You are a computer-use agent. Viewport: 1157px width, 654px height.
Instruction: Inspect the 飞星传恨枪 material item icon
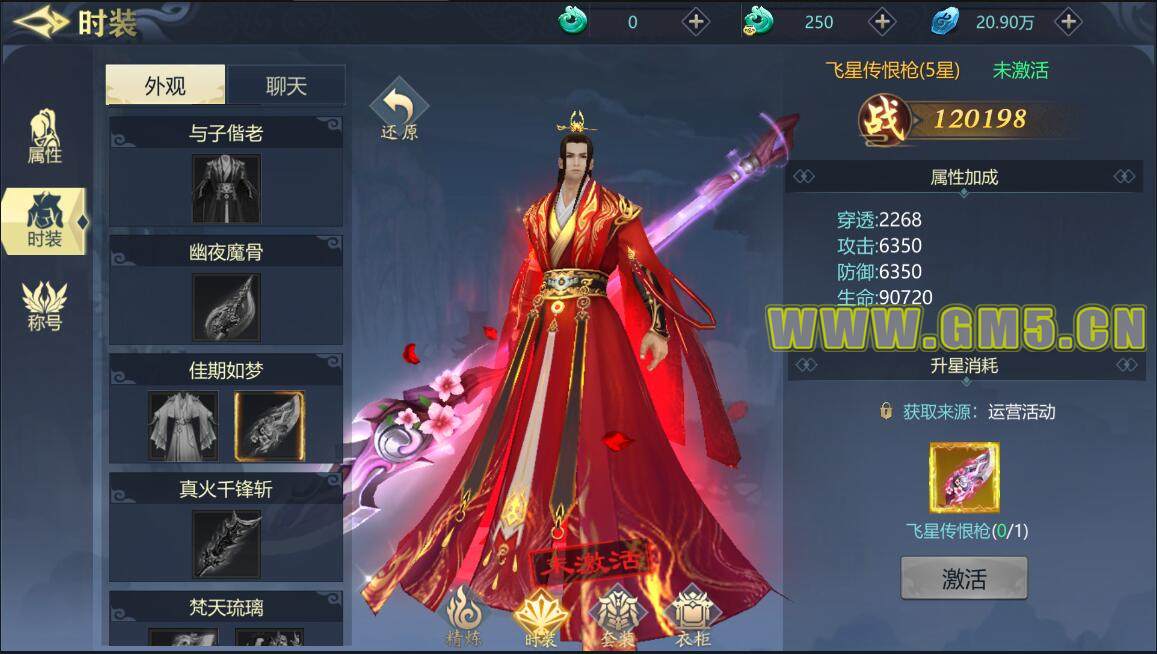[964, 477]
